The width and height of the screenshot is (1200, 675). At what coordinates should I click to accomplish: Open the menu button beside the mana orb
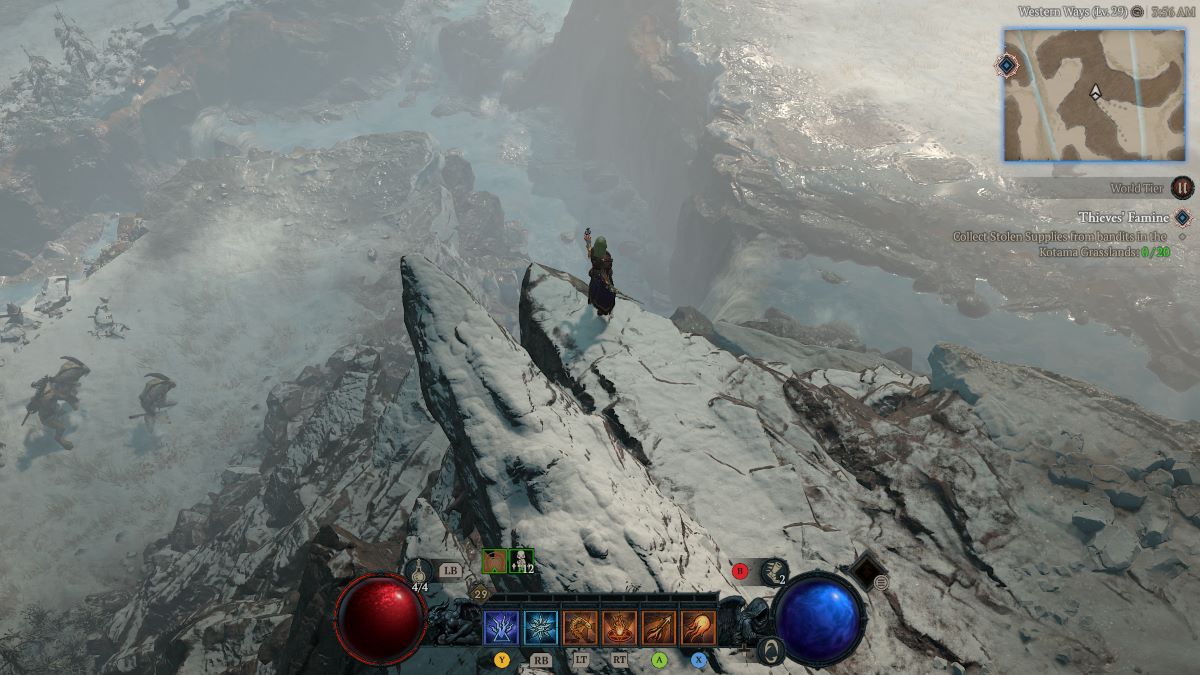coord(881,583)
